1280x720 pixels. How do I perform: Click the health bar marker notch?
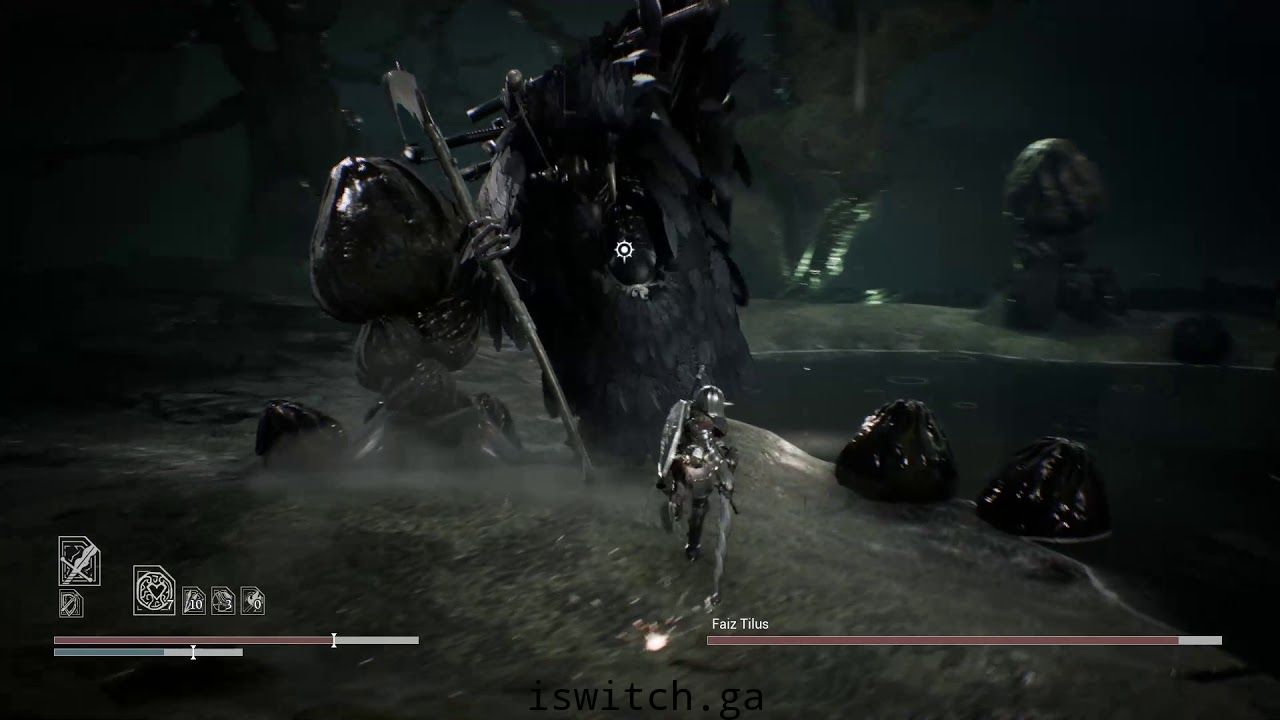[x=334, y=640]
